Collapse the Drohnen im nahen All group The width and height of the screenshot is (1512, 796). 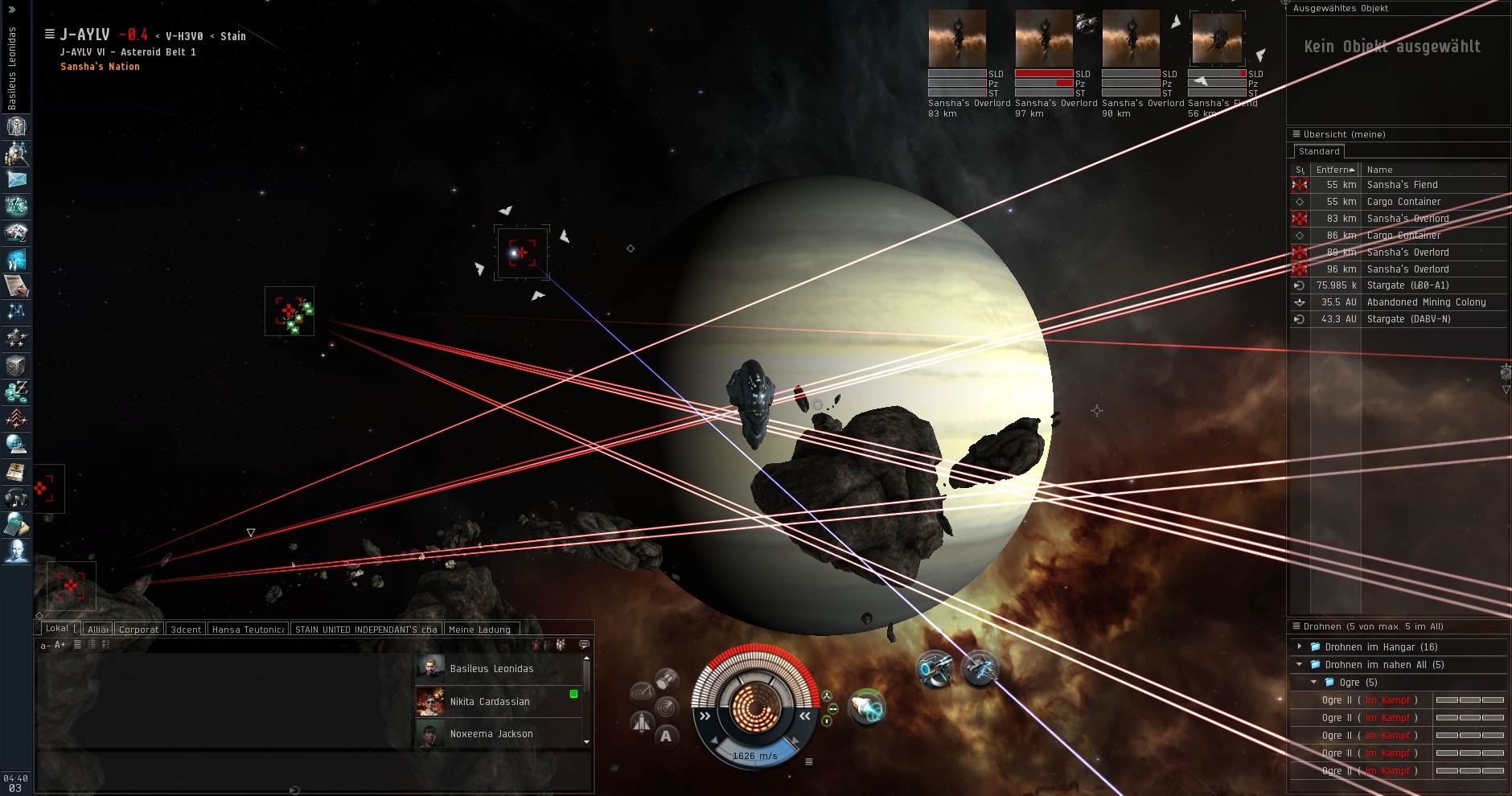pos(1300,664)
